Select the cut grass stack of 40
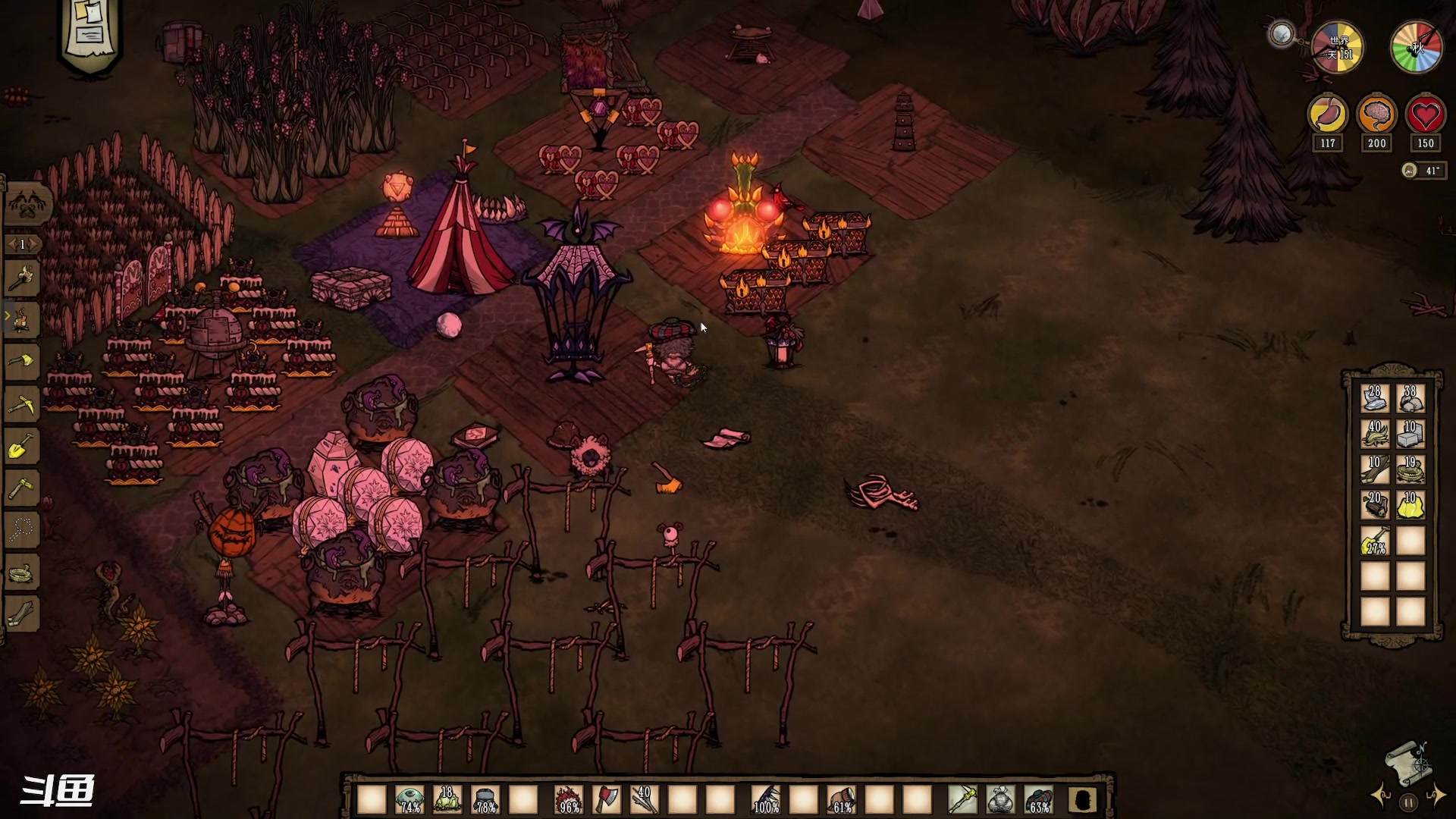Viewport: 1456px width, 819px height. (x=1375, y=434)
